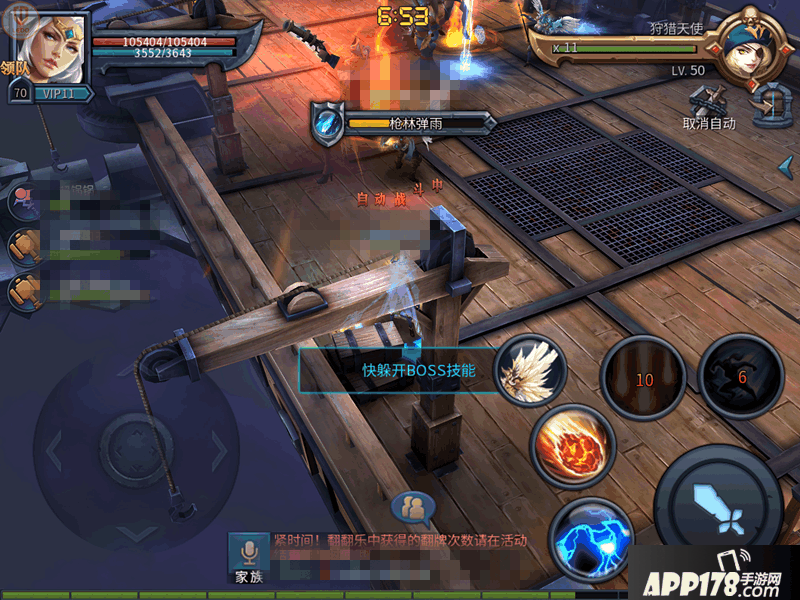Use the white feather wings skill
The image size is (800, 600).
[x=530, y=369]
